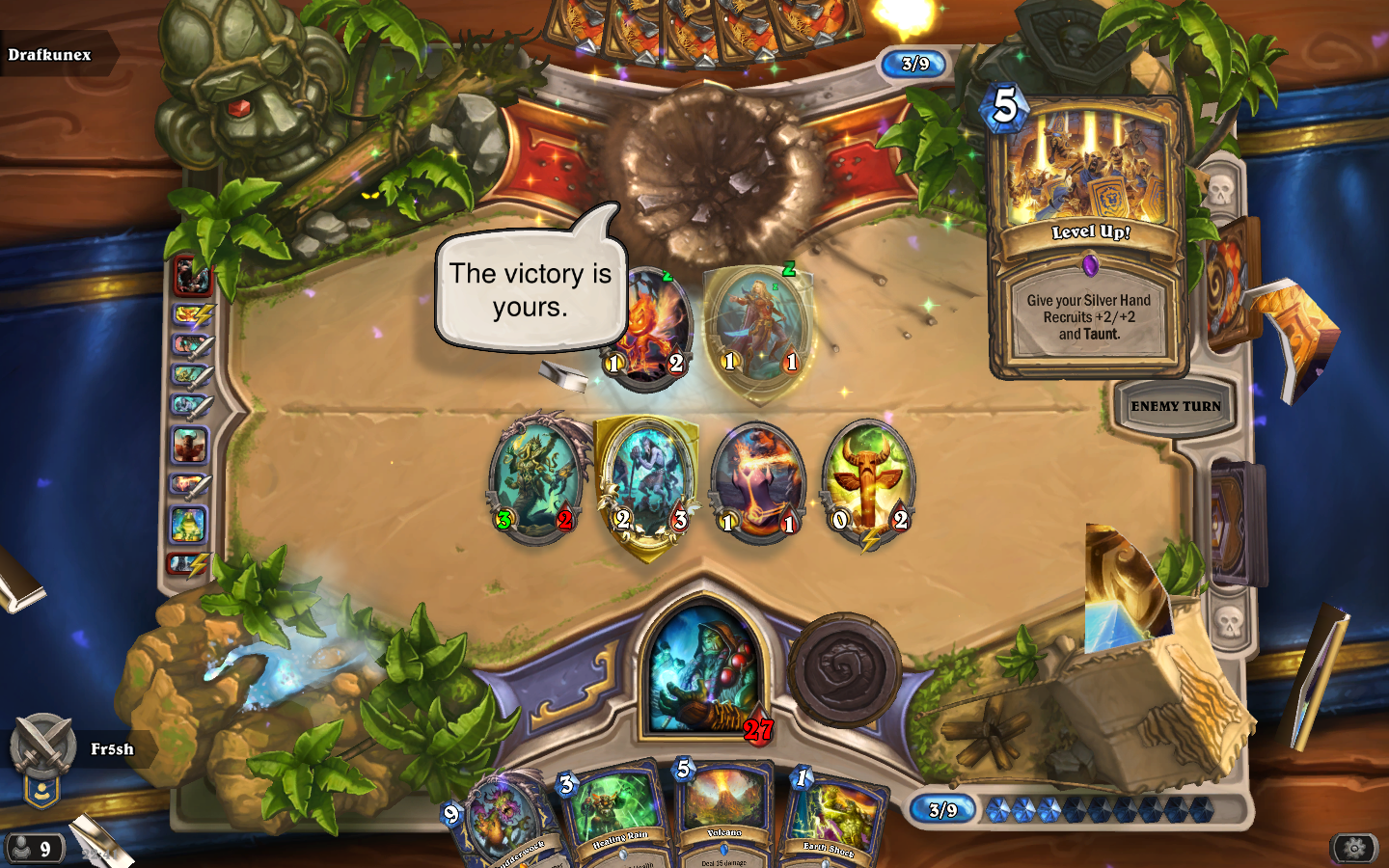1389x868 pixels.
Task: Click the Enemy Turn button
Action: 1175,407
